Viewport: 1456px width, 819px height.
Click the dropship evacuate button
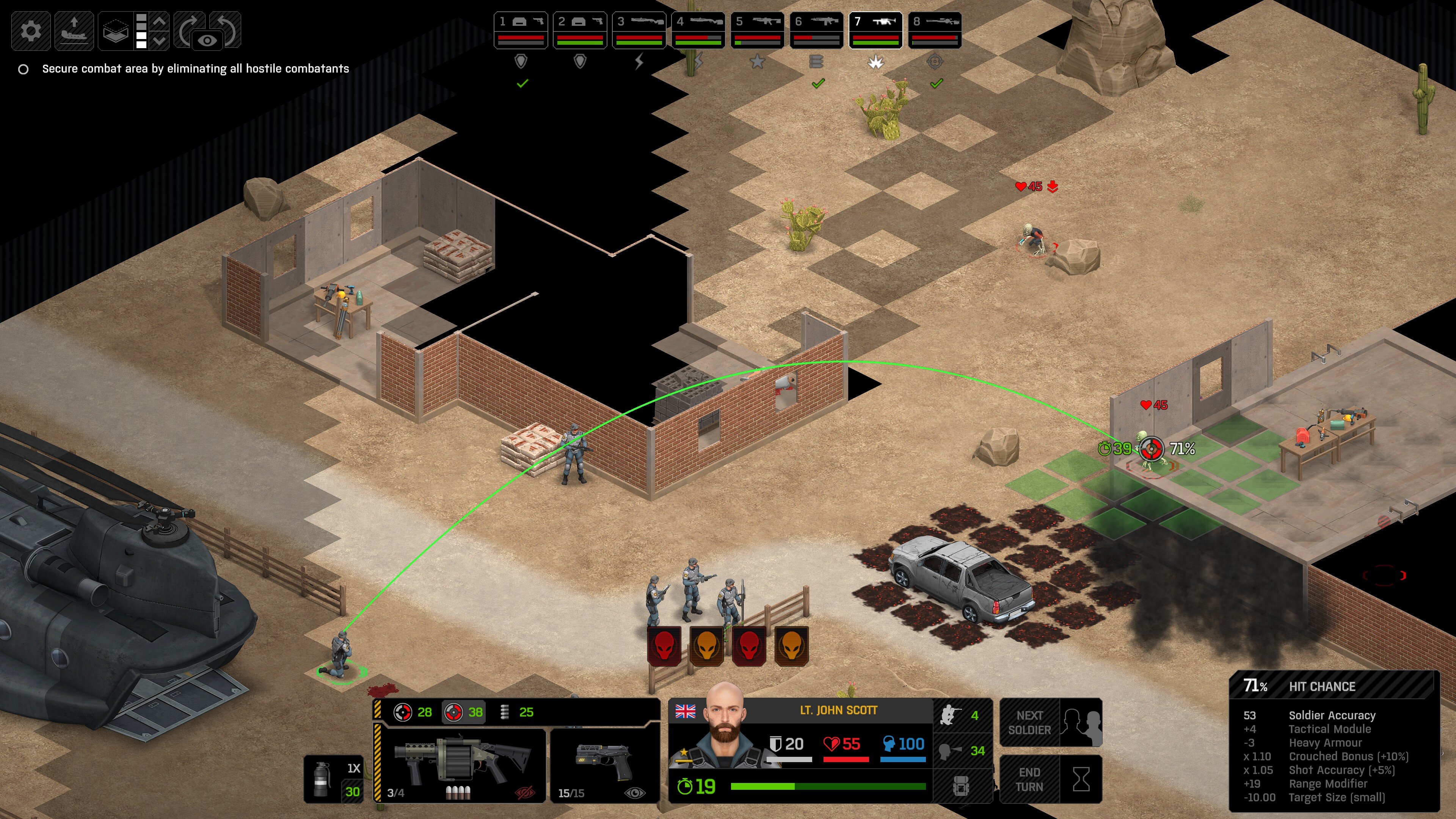pyautogui.click(x=74, y=30)
